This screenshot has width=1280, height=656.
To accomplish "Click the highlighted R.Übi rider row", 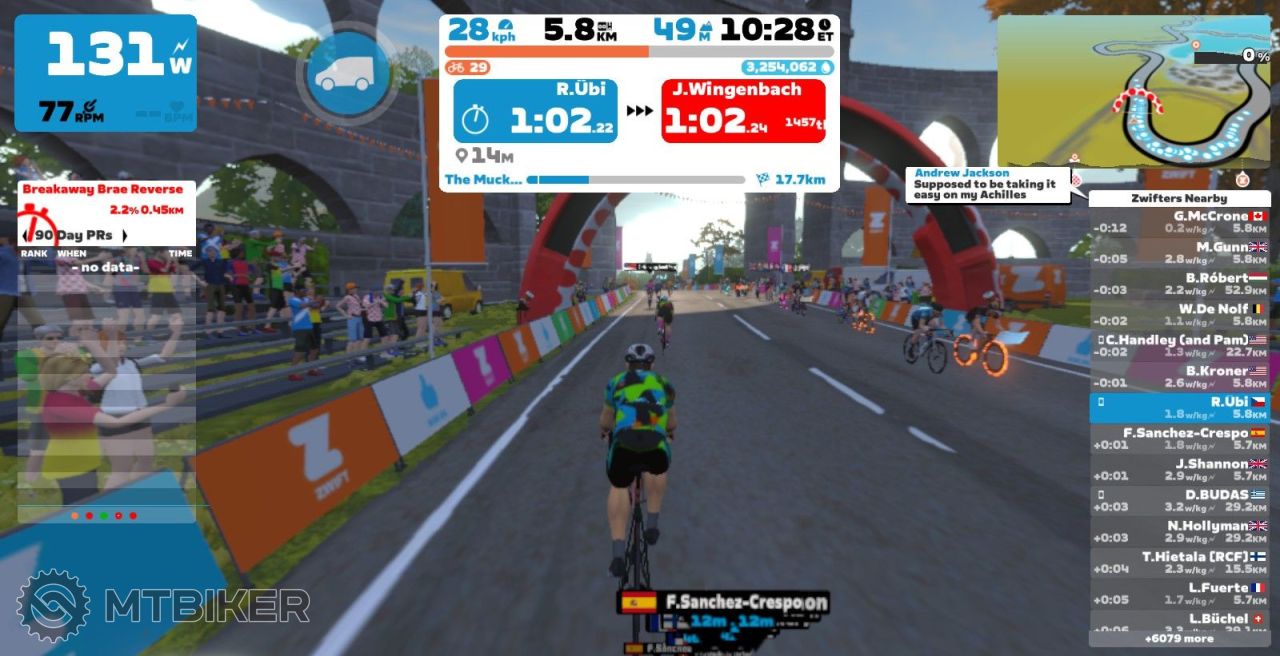I will [1179, 408].
